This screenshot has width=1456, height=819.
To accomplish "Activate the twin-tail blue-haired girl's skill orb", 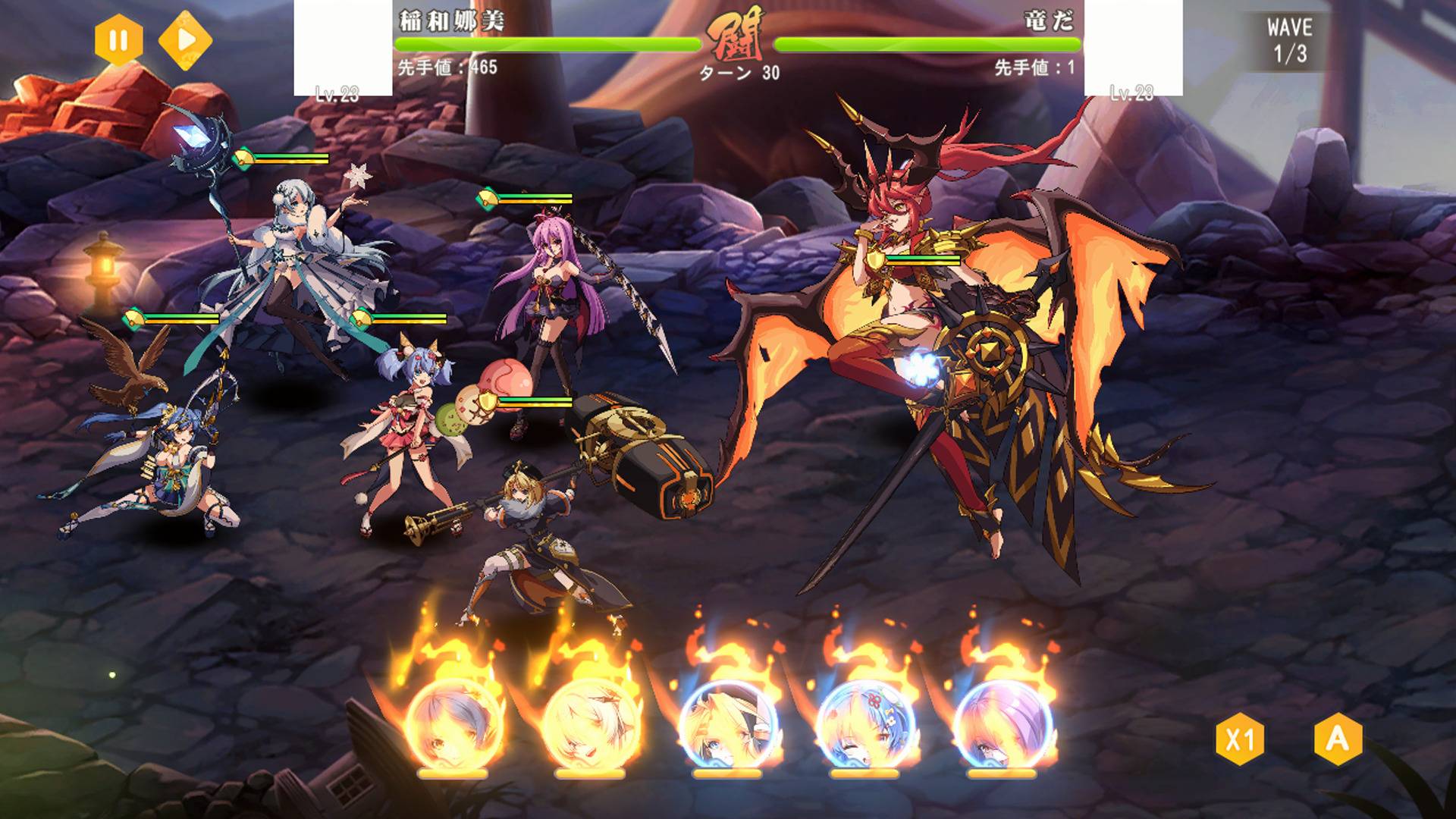I will 865,726.
